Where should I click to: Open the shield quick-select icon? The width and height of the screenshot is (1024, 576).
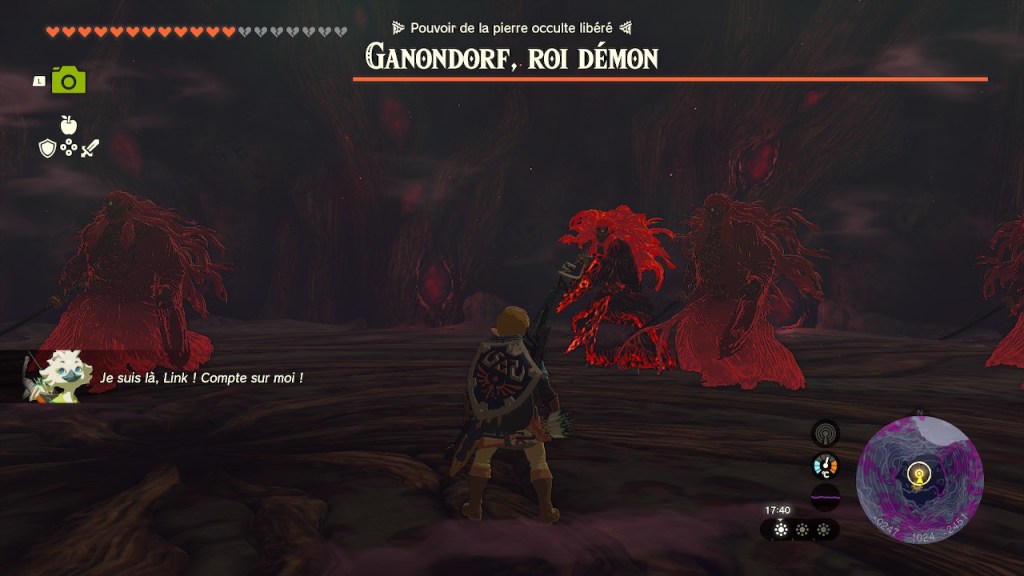(47, 148)
